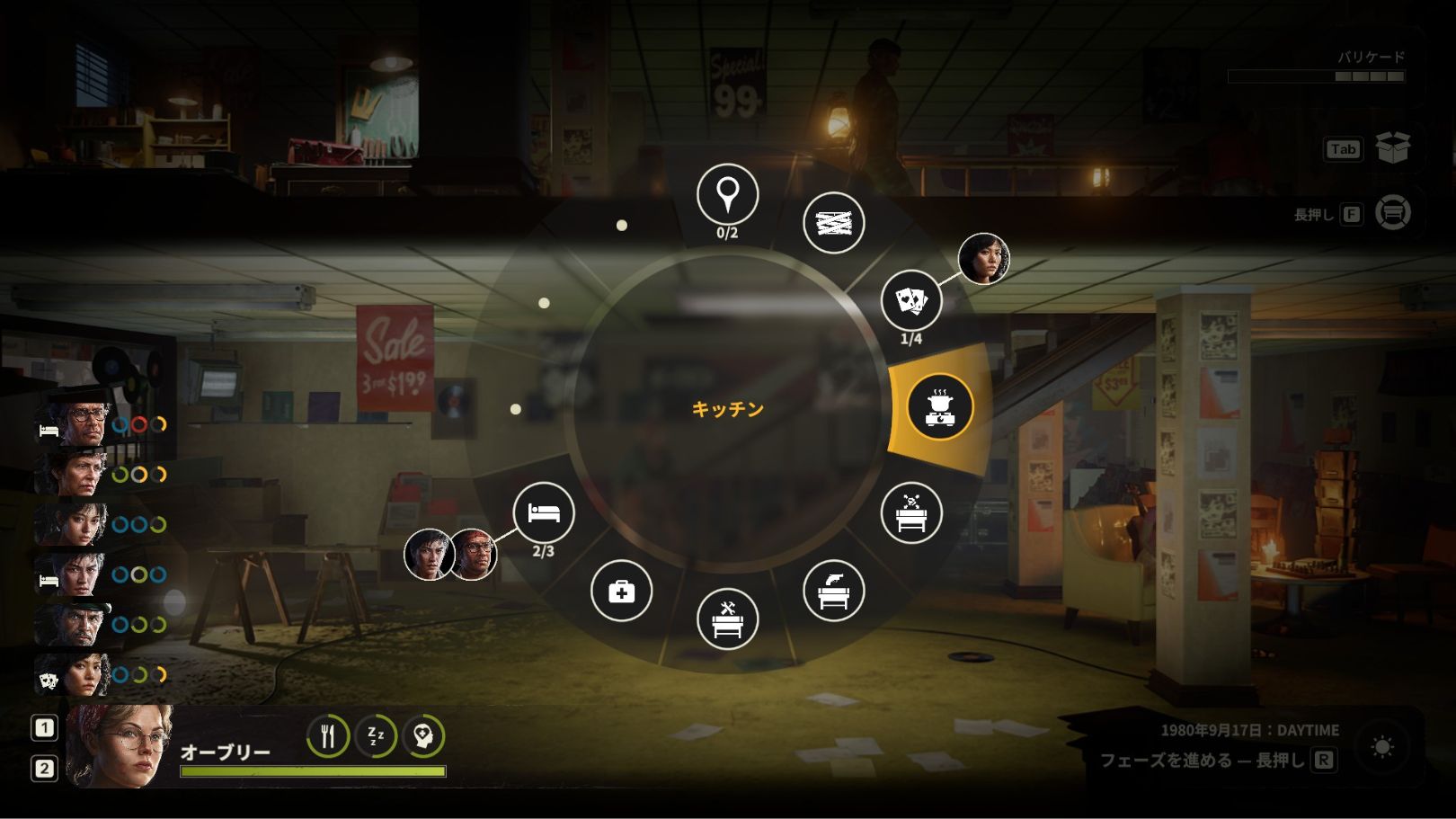
Task: Open the storage box inventory icon
Action: pos(1392,148)
